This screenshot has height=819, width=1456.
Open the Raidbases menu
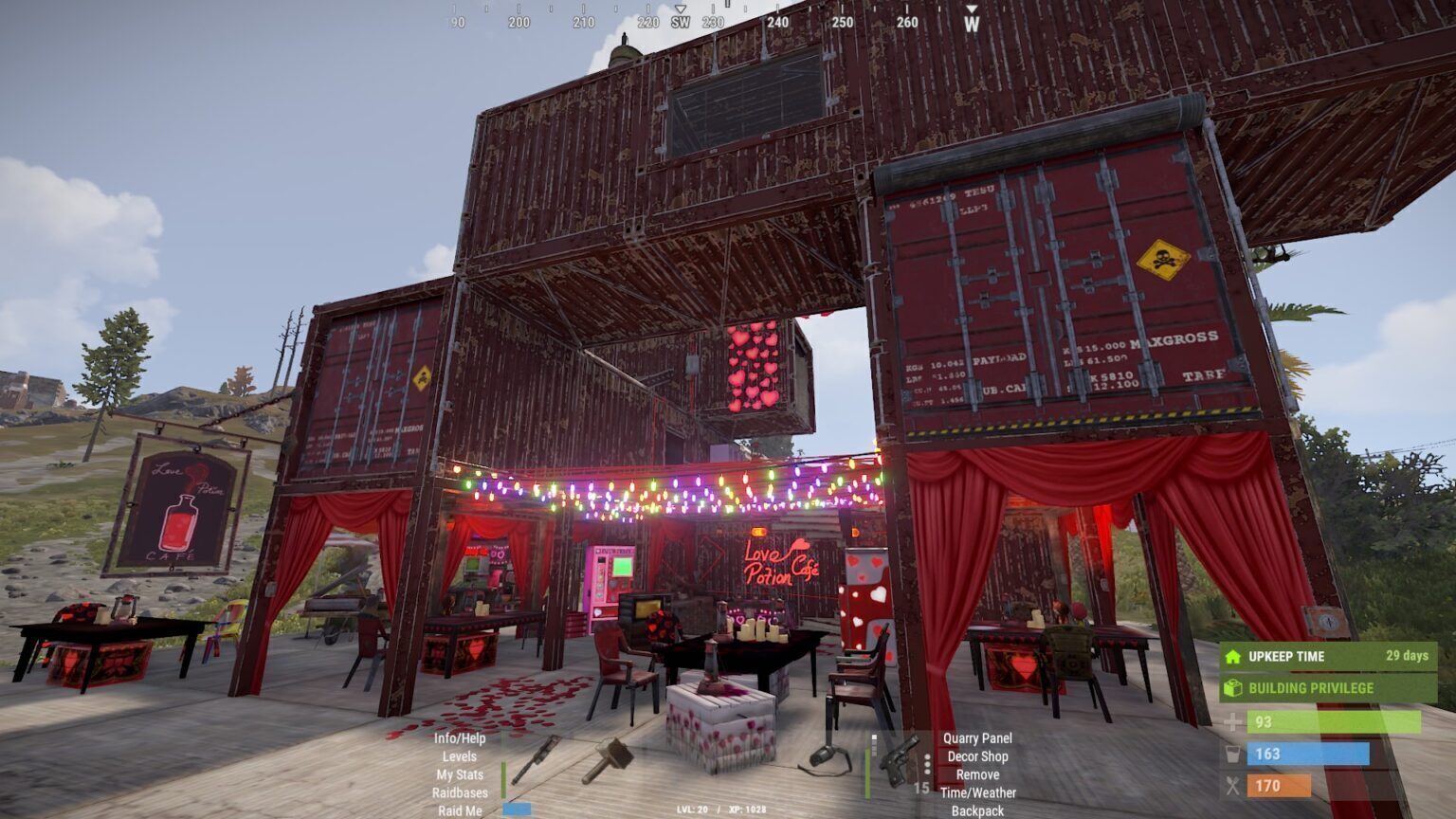(460, 792)
